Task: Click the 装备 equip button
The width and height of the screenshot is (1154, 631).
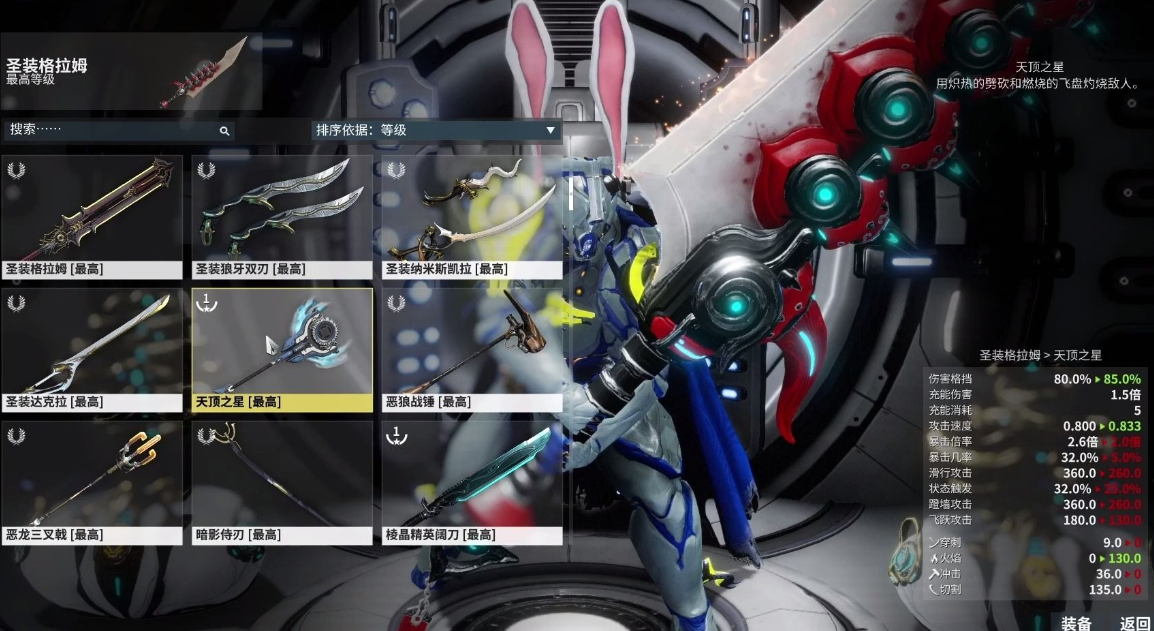Action: (x=1076, y=623)
